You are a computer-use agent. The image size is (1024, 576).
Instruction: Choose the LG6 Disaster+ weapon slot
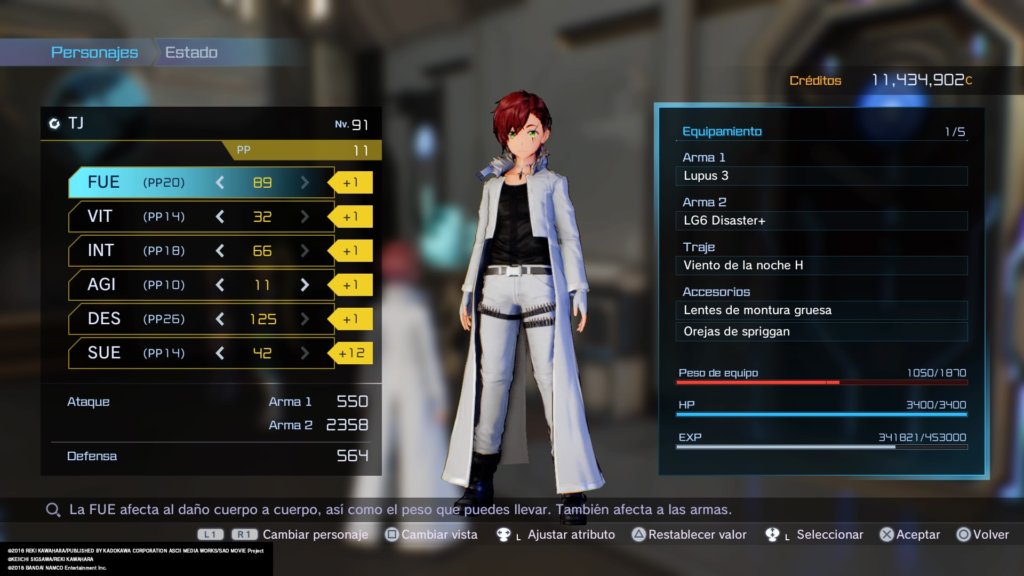pos(822,221)
